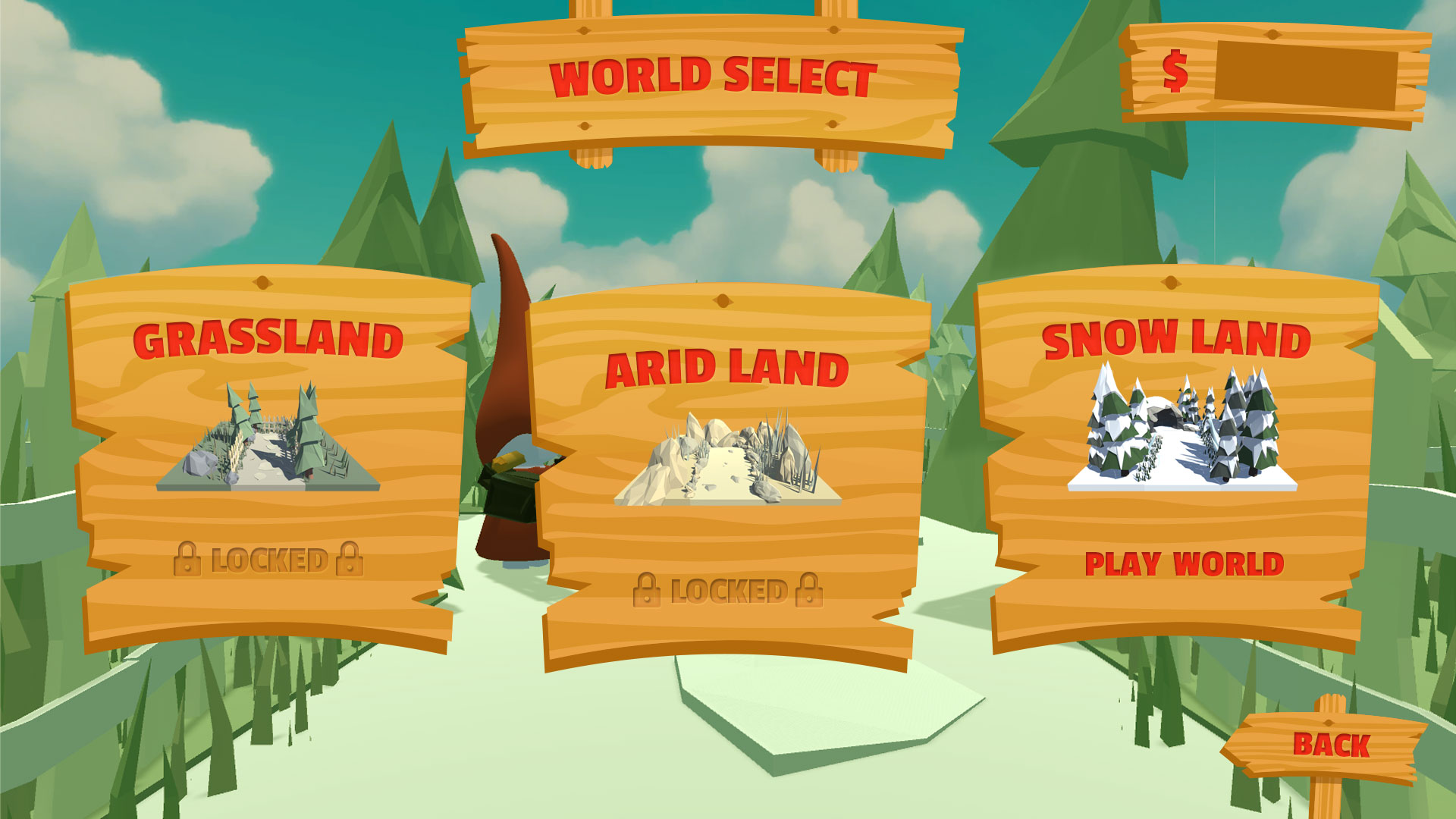Click the Locked label under Grassland

tap(268, 560)
